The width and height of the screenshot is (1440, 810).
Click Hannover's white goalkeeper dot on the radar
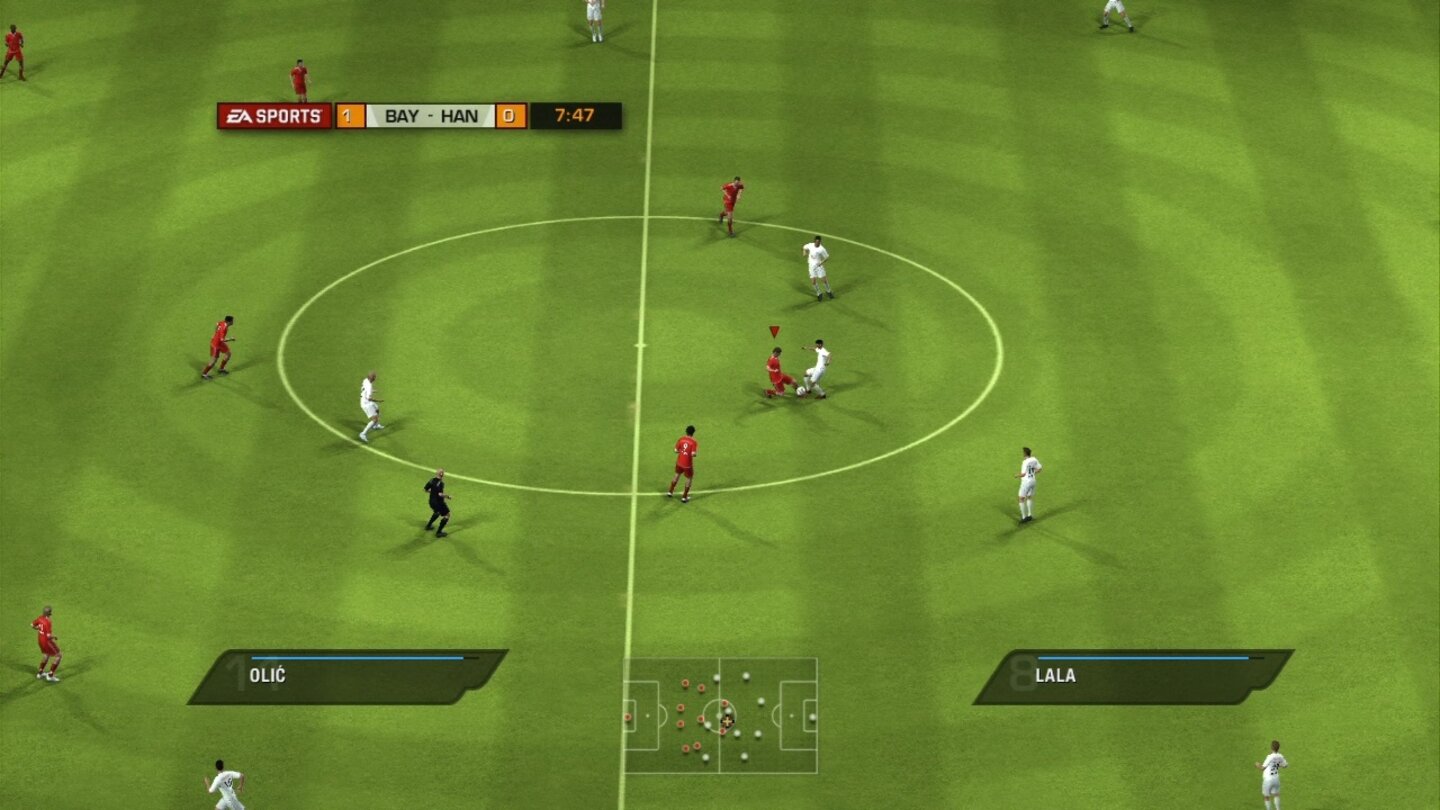[x=812, y=717]
